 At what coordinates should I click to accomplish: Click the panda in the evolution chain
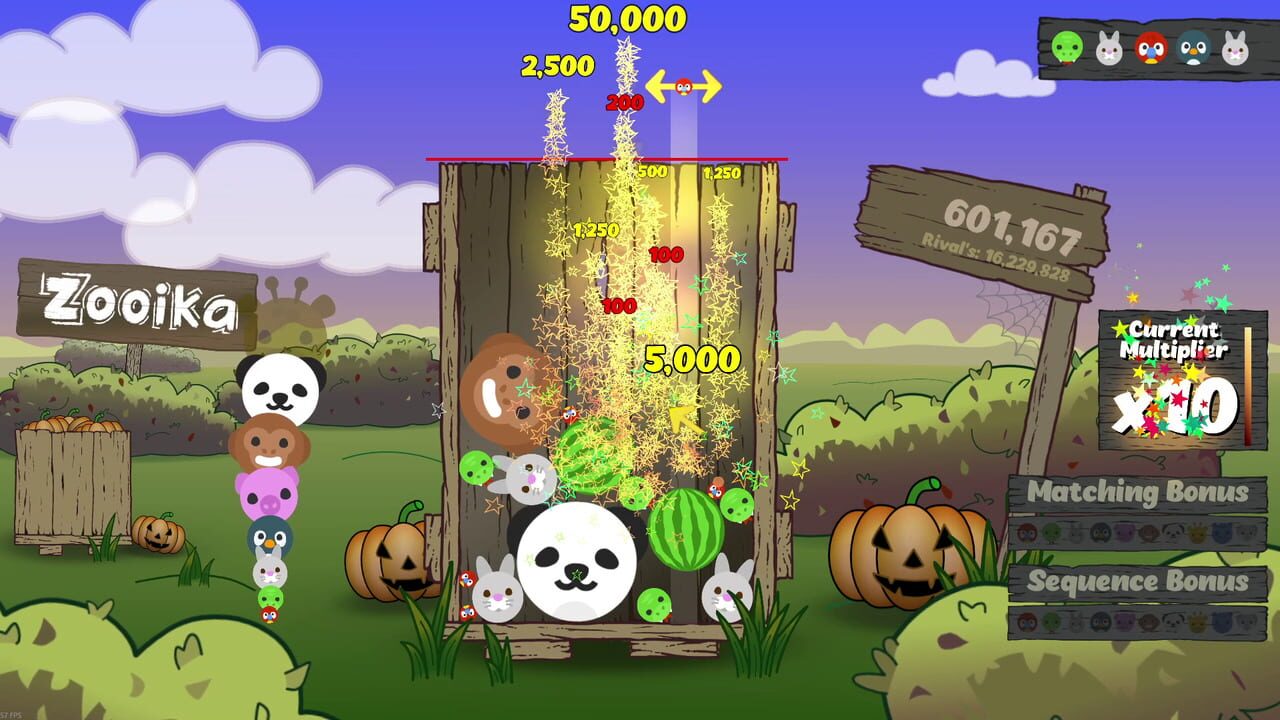pyautogui.click(x=282, y=387)
